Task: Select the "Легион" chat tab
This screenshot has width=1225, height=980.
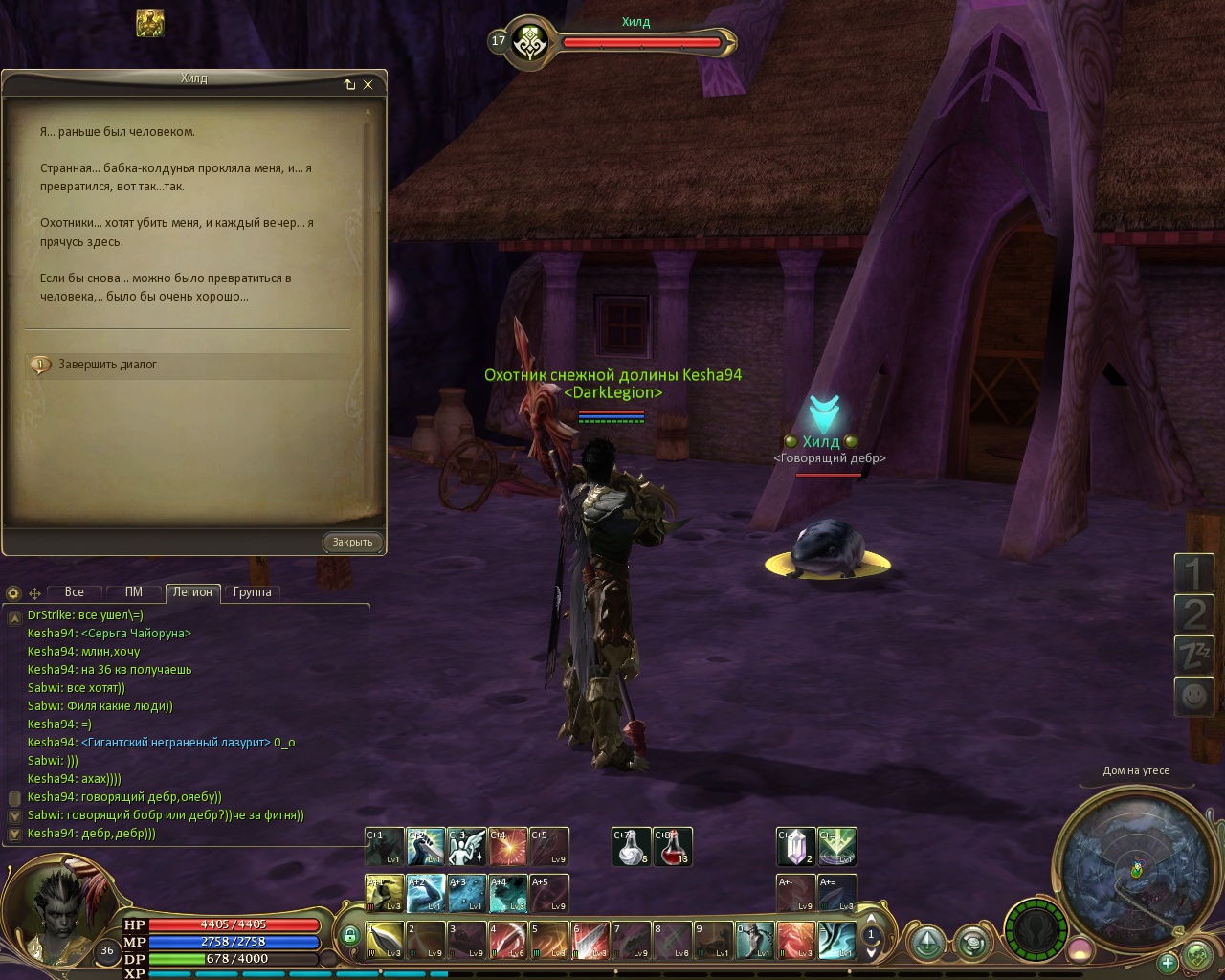Action: (x=191, y=592)
